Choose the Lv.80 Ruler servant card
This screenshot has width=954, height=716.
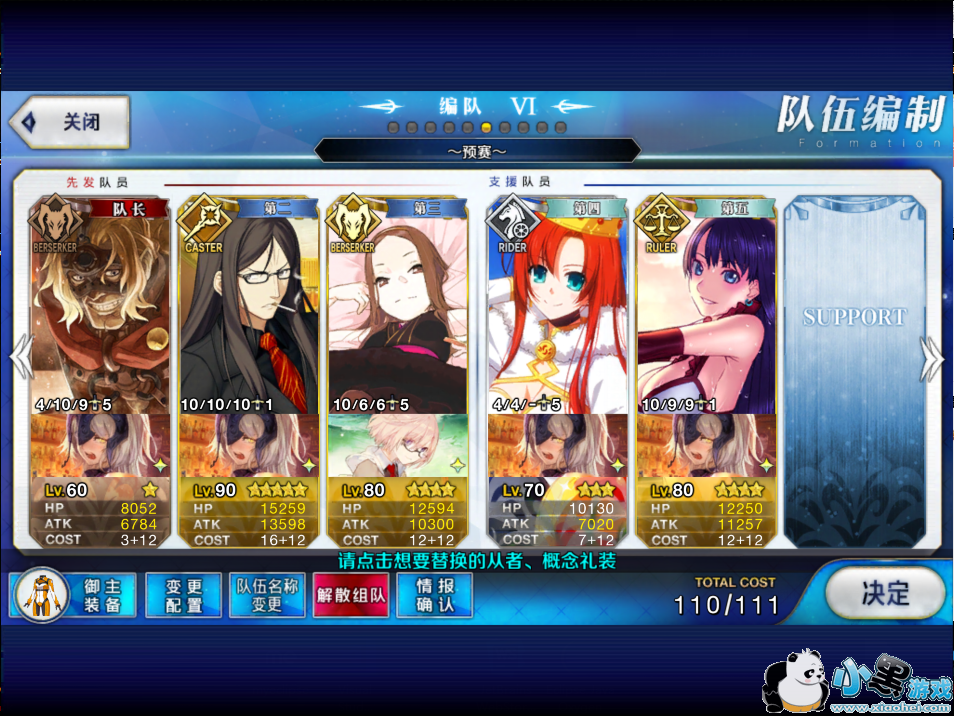706,310
